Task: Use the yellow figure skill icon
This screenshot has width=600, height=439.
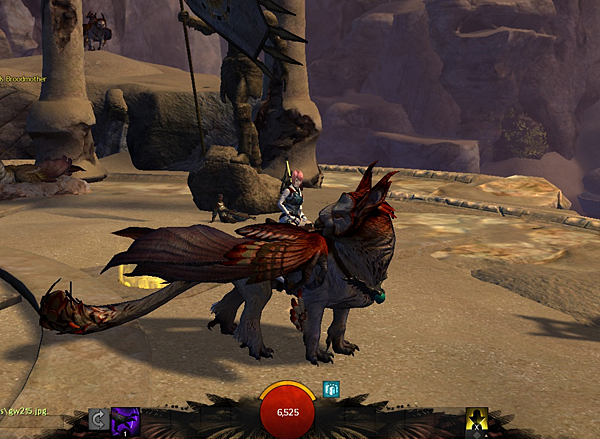Action: tap(477, 422)
